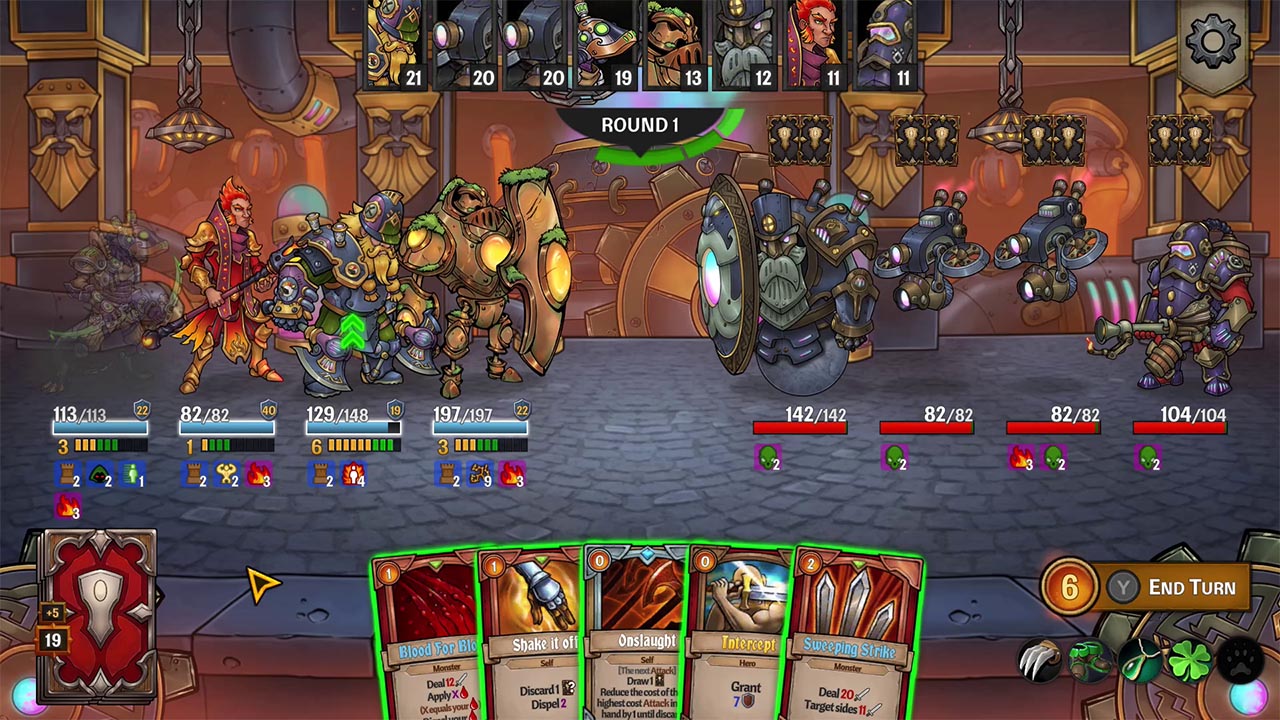Open the settings gear menu
Viewport: 1280px width, 720px height.
pyautogui.click(x=1210, y=42)
